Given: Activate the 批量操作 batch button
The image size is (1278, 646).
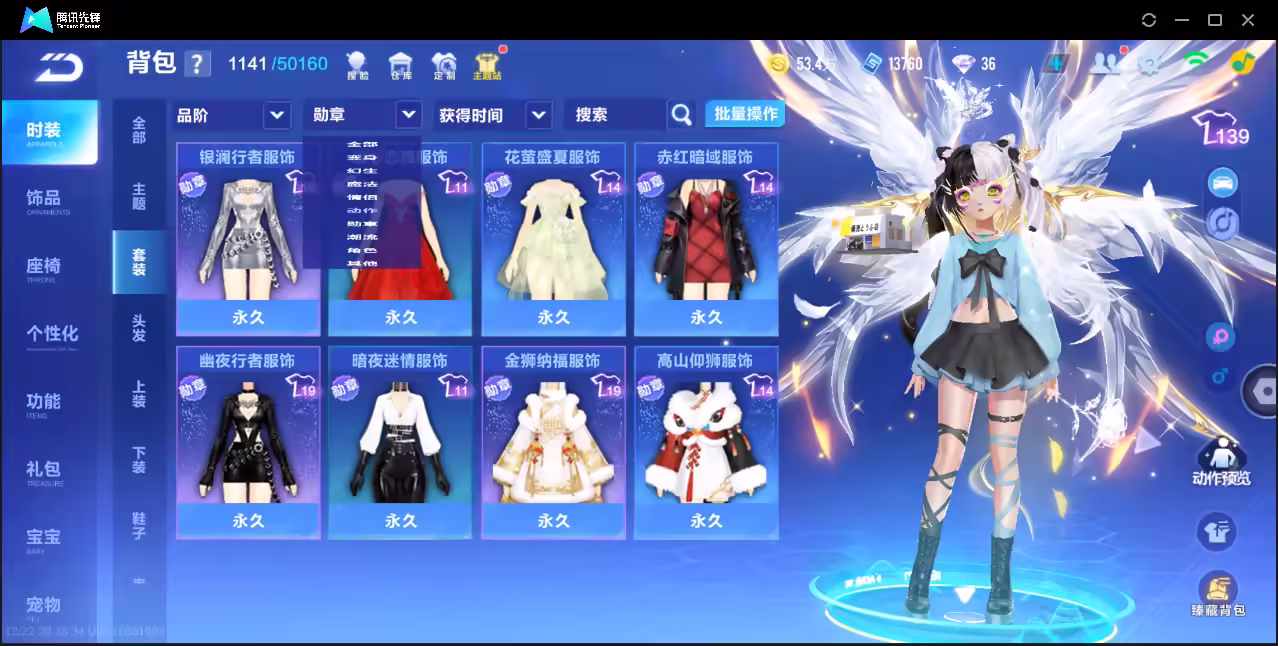Looking at the screenshot, I should (745, 114).
